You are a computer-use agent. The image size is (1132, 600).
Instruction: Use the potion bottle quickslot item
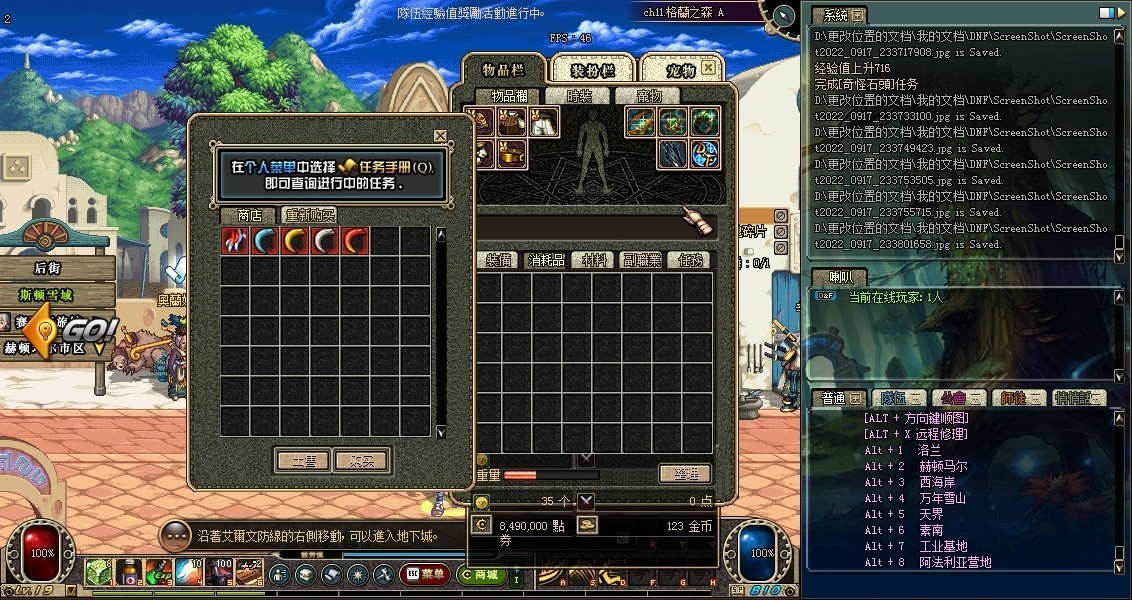[x=127, y=573]
